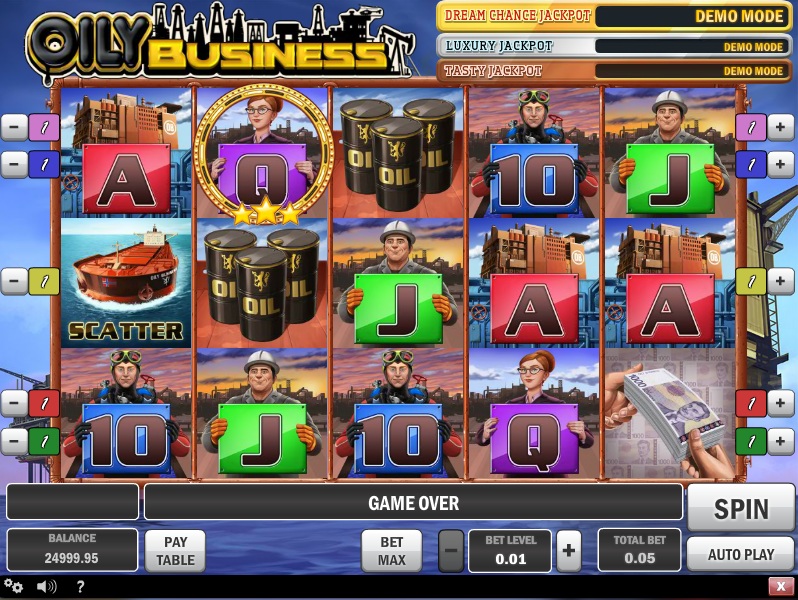Set the bet with Bet Max

(391, 551)
